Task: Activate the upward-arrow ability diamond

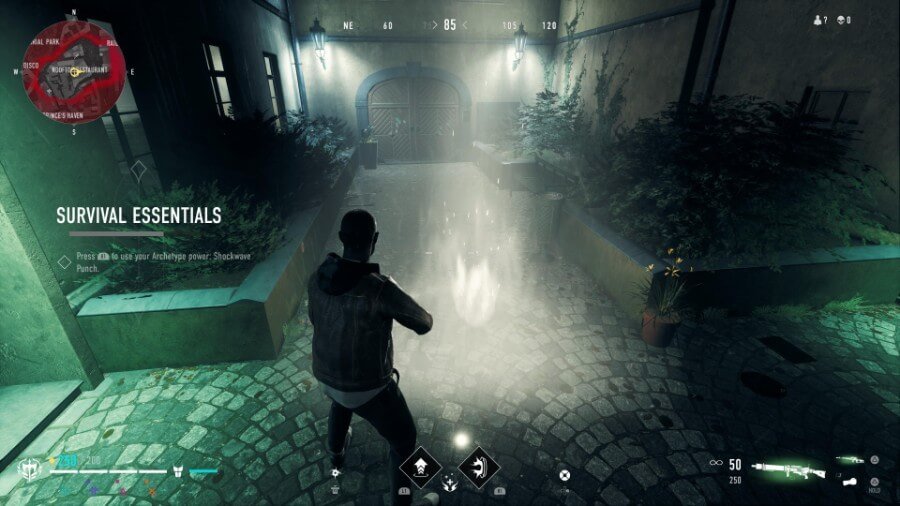Action: click(420, 466)
